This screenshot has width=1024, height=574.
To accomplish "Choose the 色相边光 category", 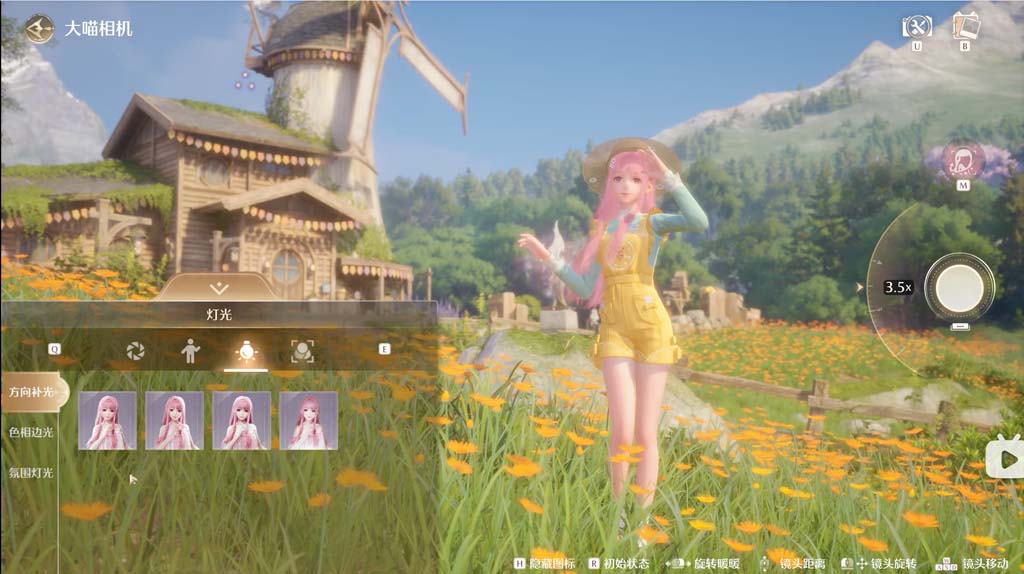I will pos(28,432).
